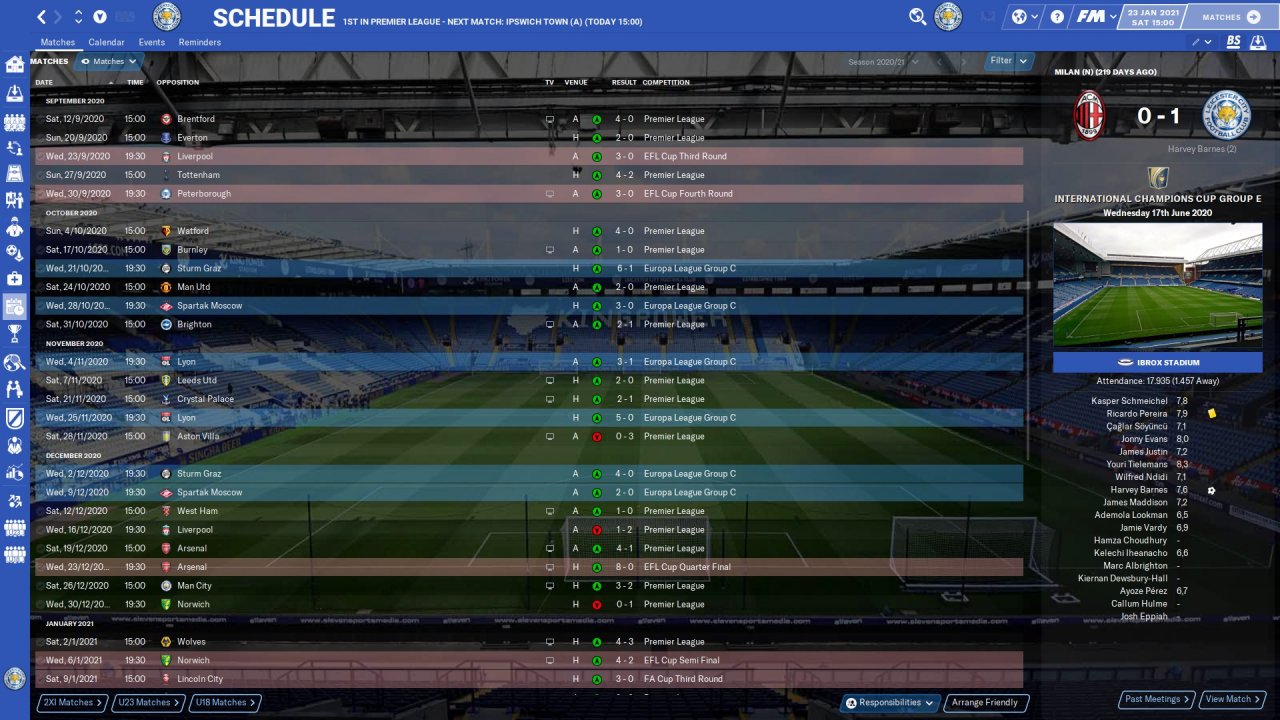Open the help question mark icon
This screenshot has width=1280, height=720.
click(x=1058, y=17)
